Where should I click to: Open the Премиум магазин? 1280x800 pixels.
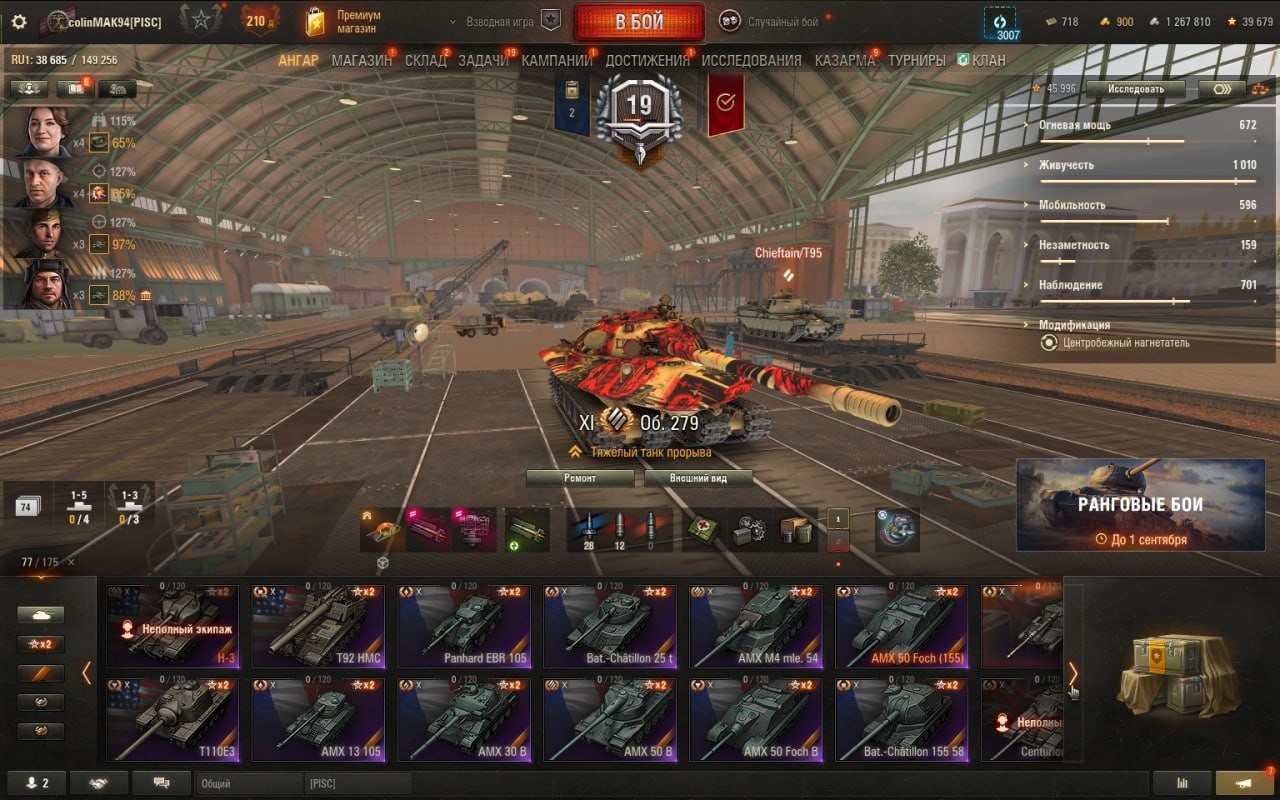(343, 21)
